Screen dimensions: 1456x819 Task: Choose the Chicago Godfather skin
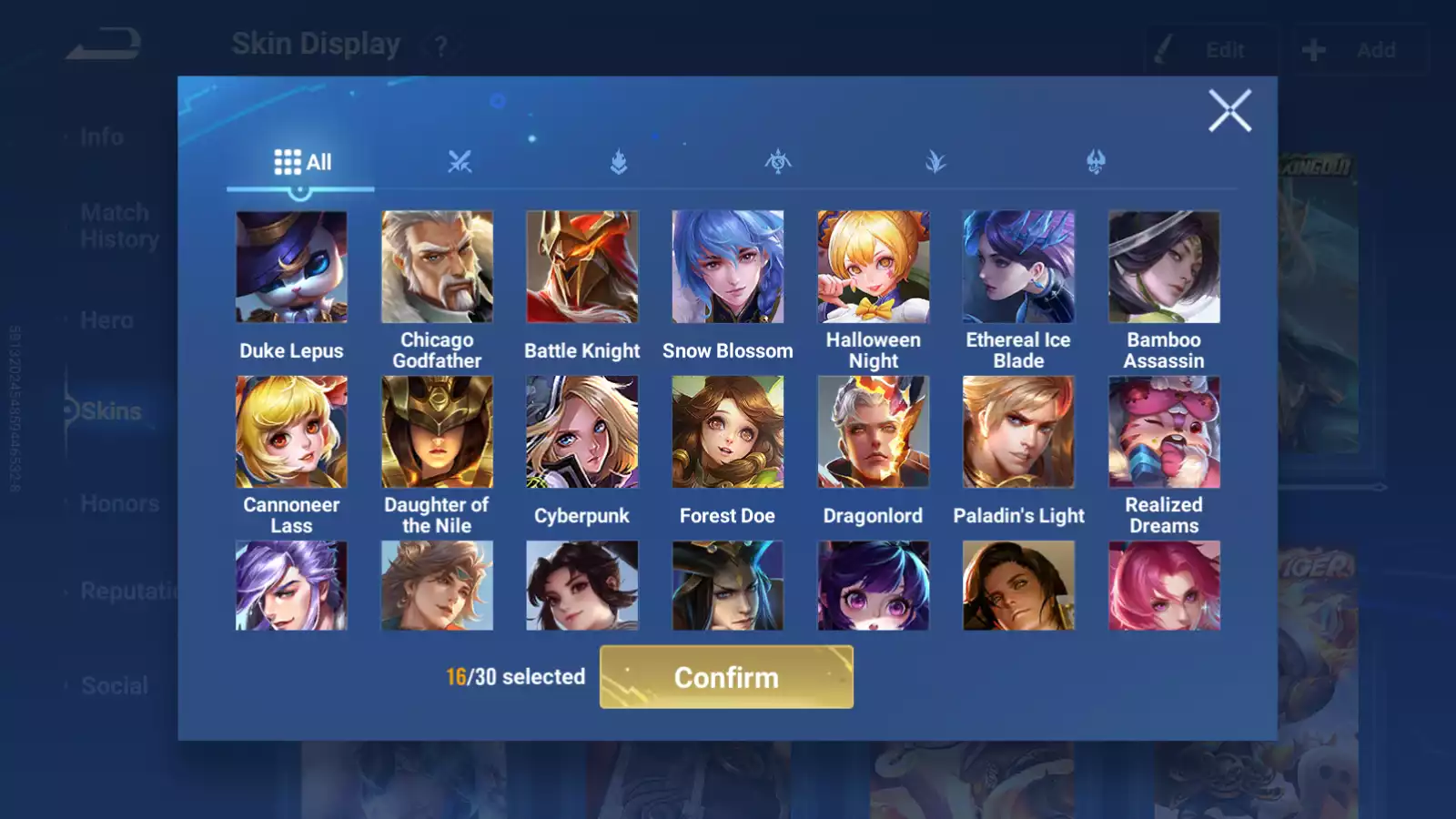click(x=437, y=268)
